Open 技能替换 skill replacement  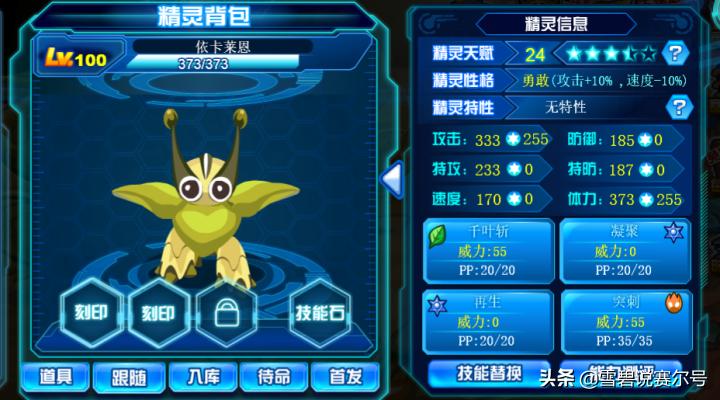[488, 373]
